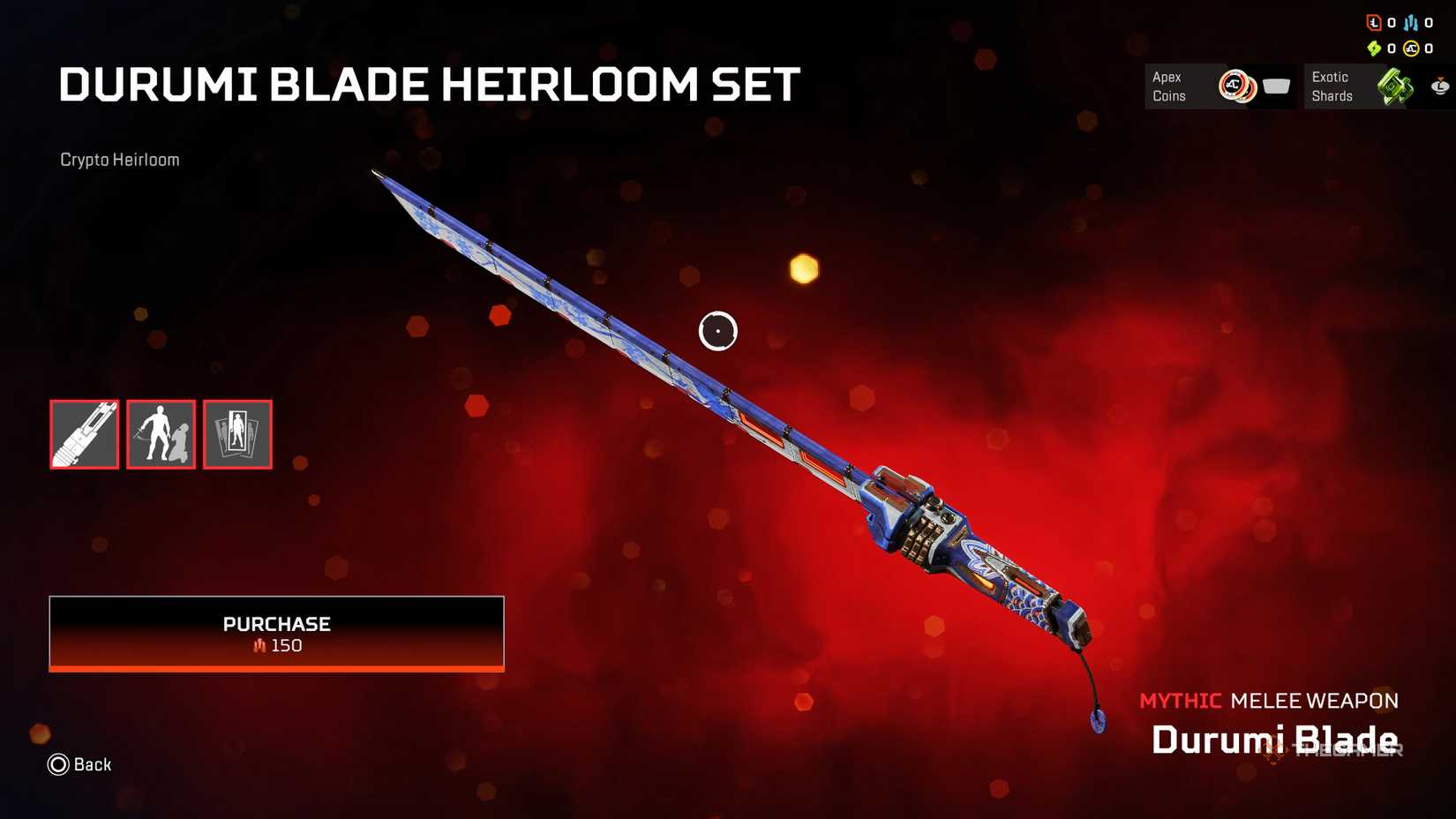View the banner frame cards icon
The width and height of the screenshot is (1456, 819).
[236, 434]
